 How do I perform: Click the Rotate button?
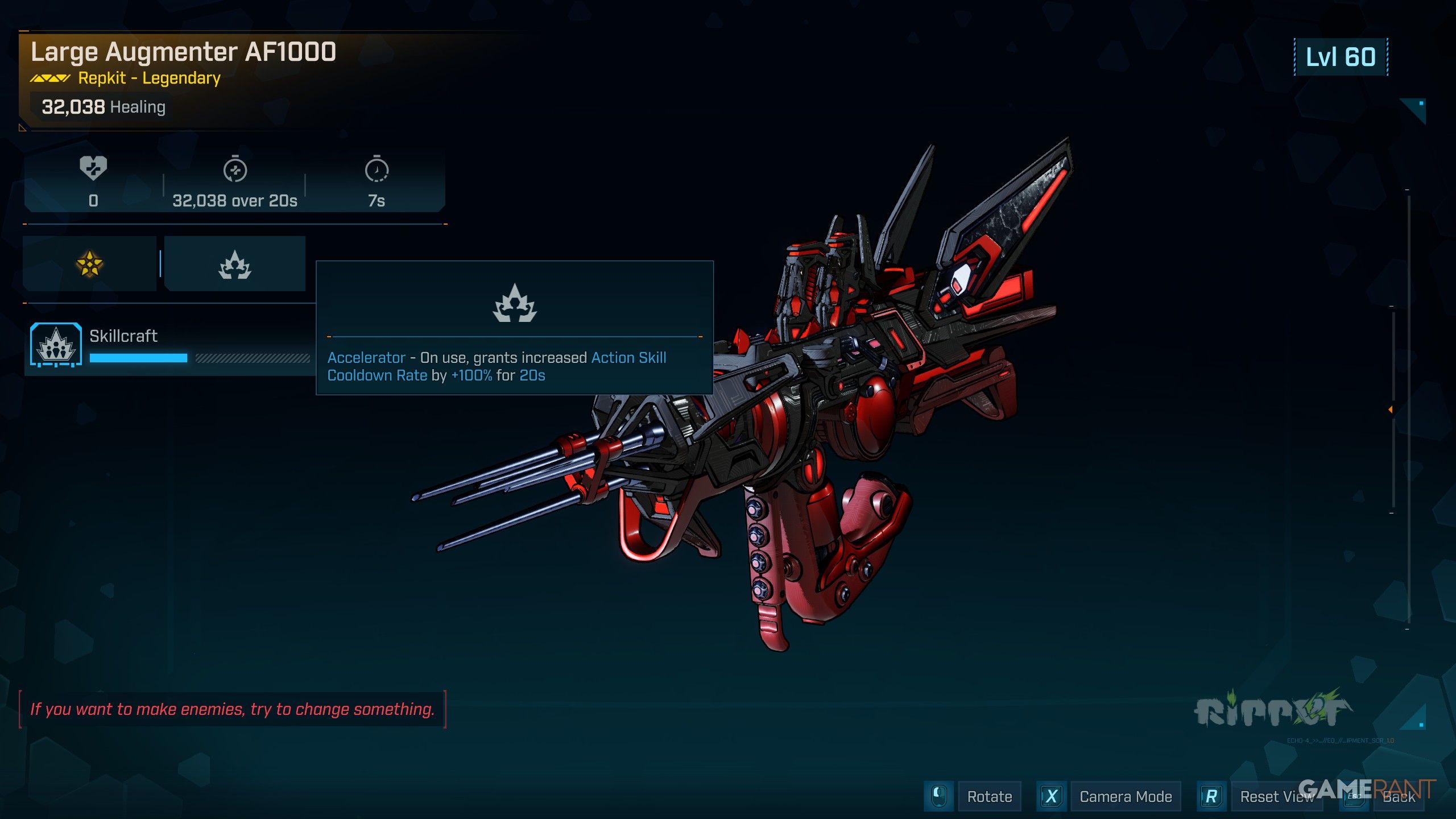pyautogui.click(x=989, y=796)
